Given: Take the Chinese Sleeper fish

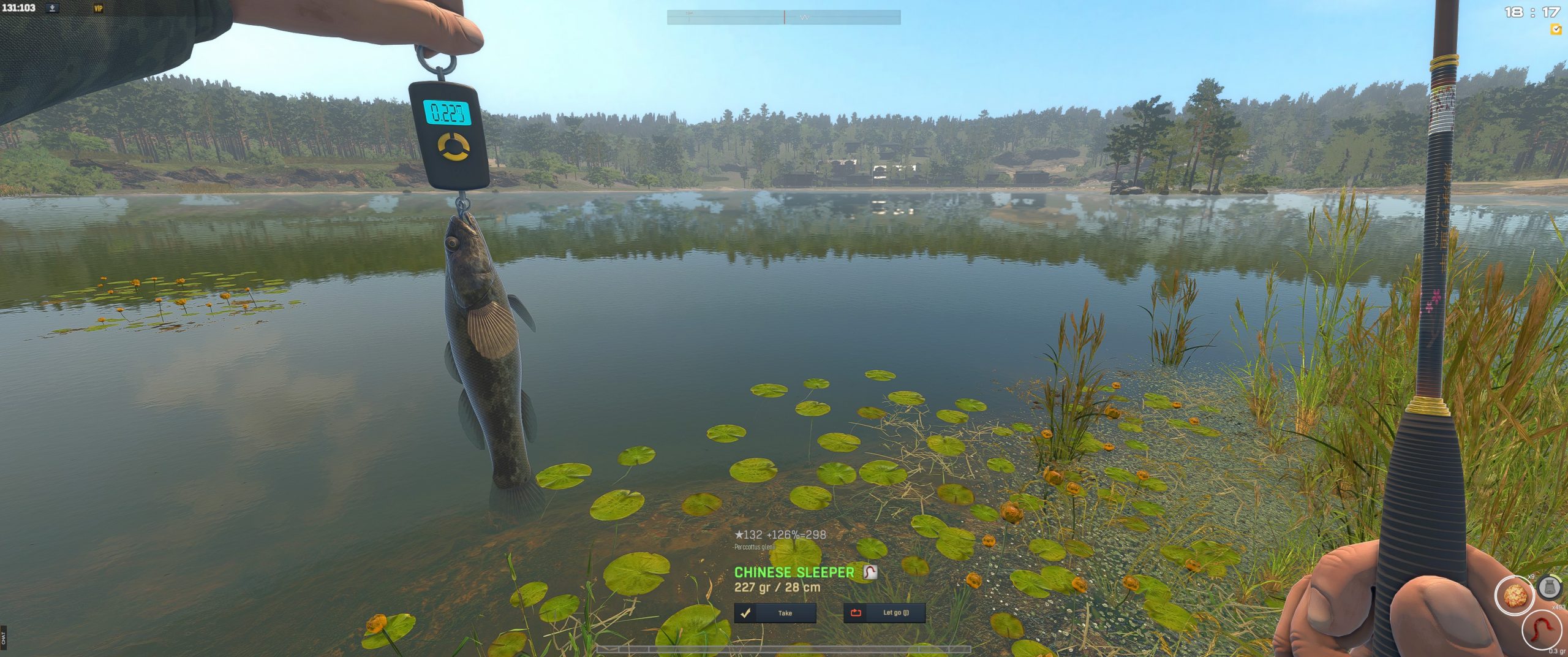Looking at the screenshot, I should pos(775,613).
